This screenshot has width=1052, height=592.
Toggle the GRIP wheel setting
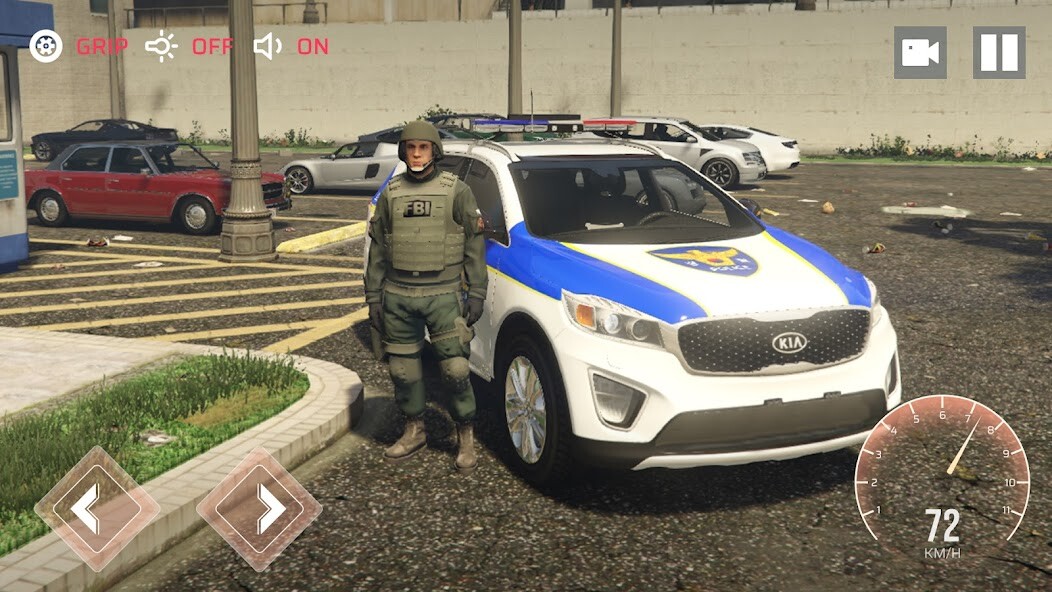coord(46,46)
